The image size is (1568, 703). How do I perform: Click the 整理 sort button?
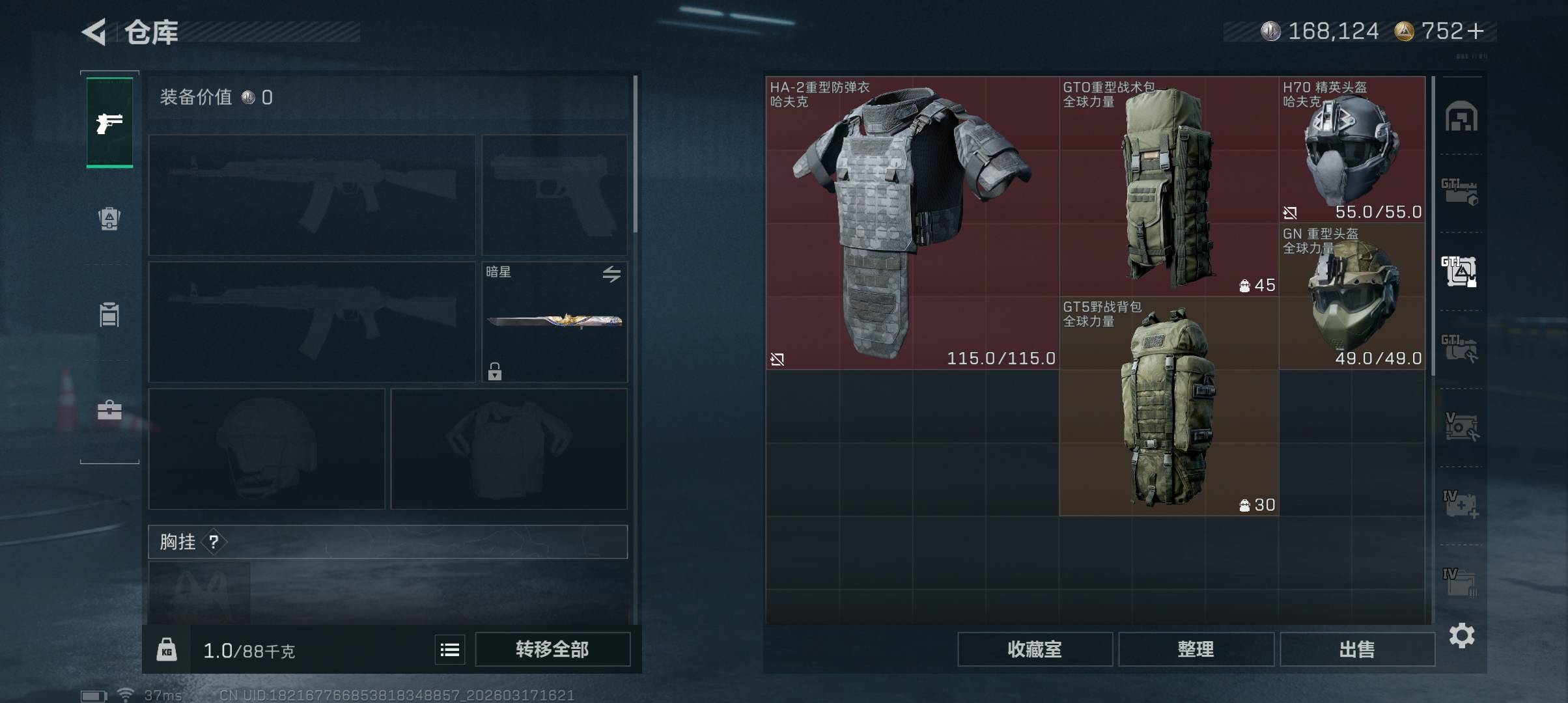click(1196, 649)
